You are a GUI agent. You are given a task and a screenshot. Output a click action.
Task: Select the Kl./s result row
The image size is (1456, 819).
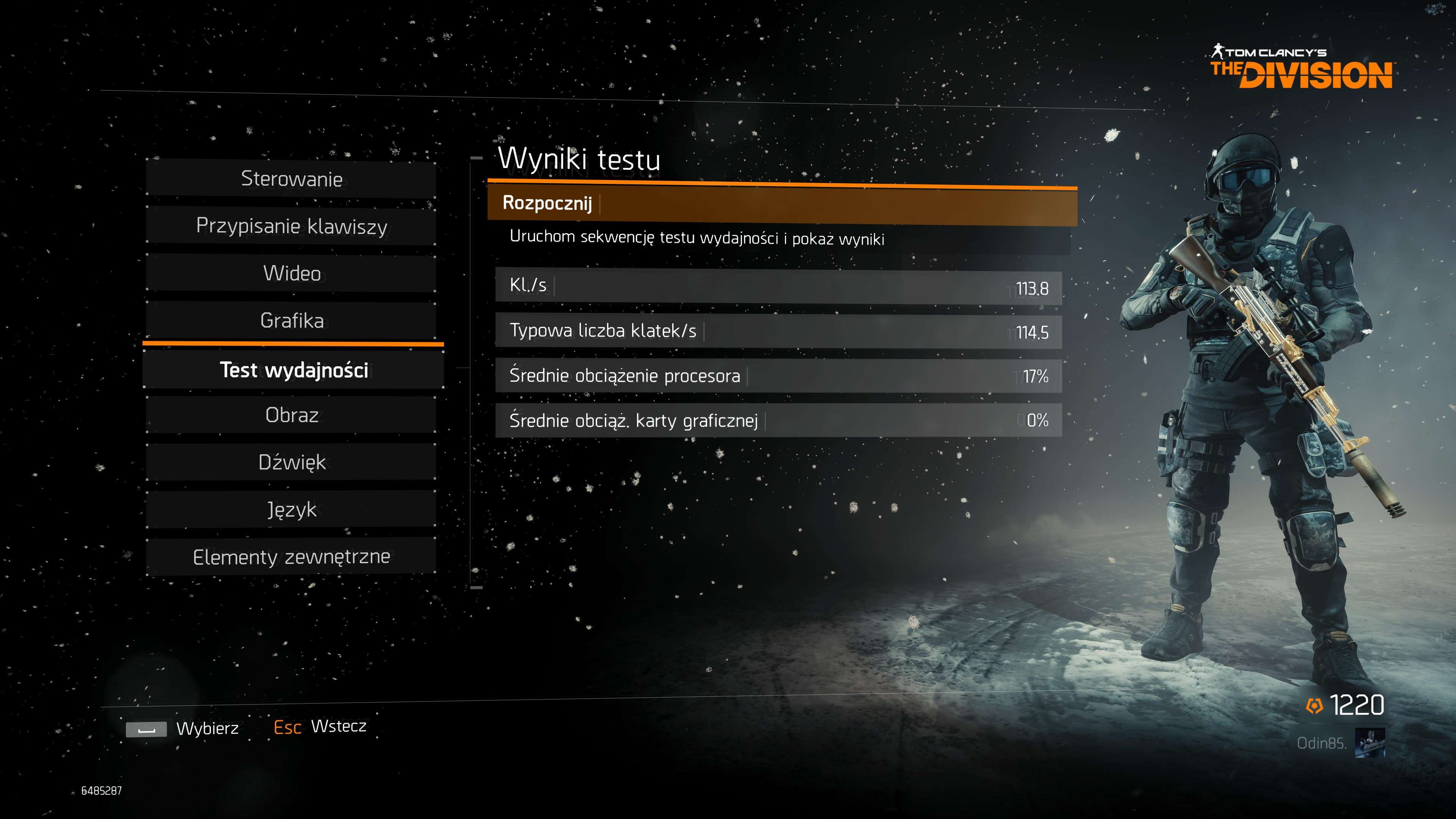(778, 287)
